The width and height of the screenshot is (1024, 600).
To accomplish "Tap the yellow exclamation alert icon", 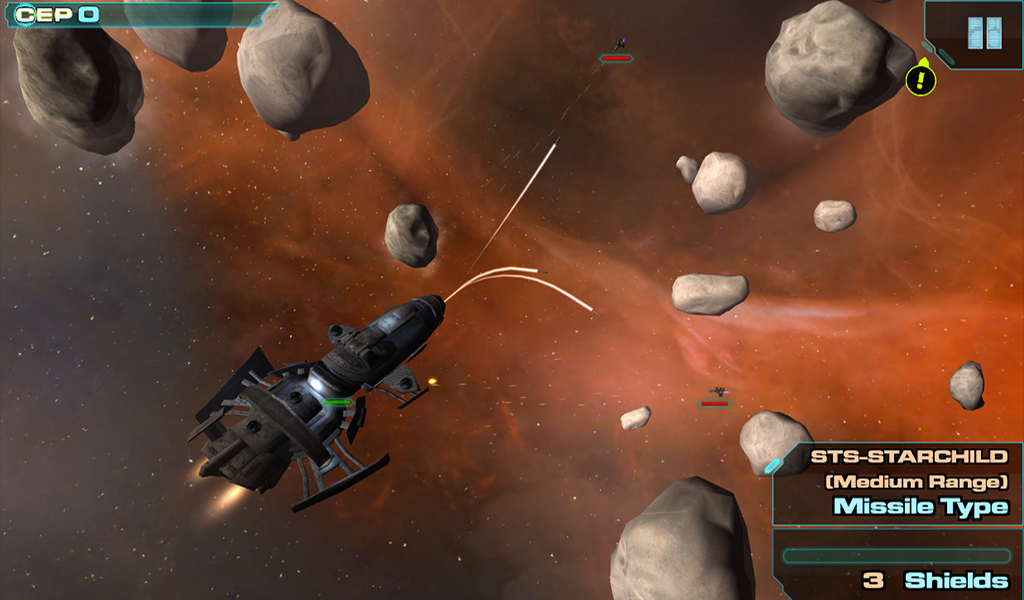I will (x=920, y=80).
